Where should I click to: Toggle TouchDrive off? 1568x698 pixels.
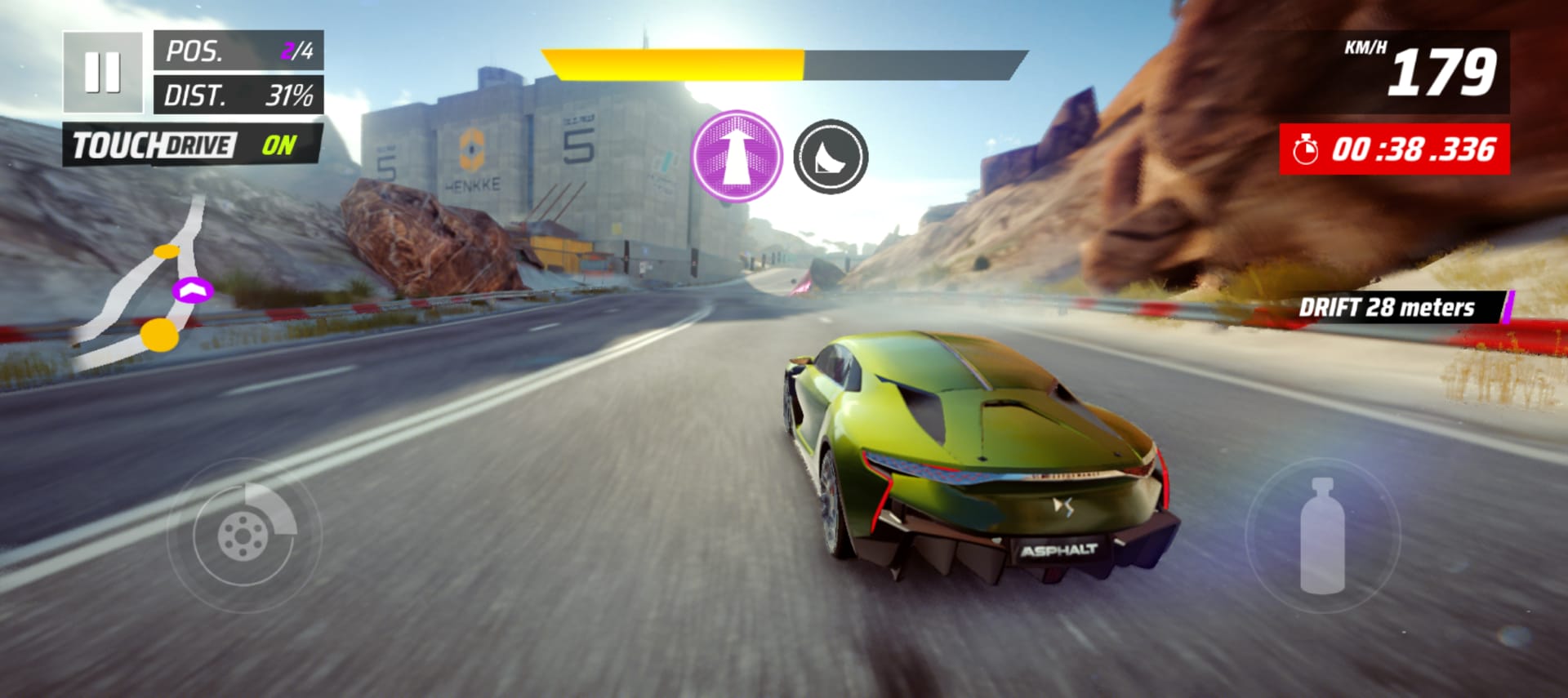[x=194, y=145]
